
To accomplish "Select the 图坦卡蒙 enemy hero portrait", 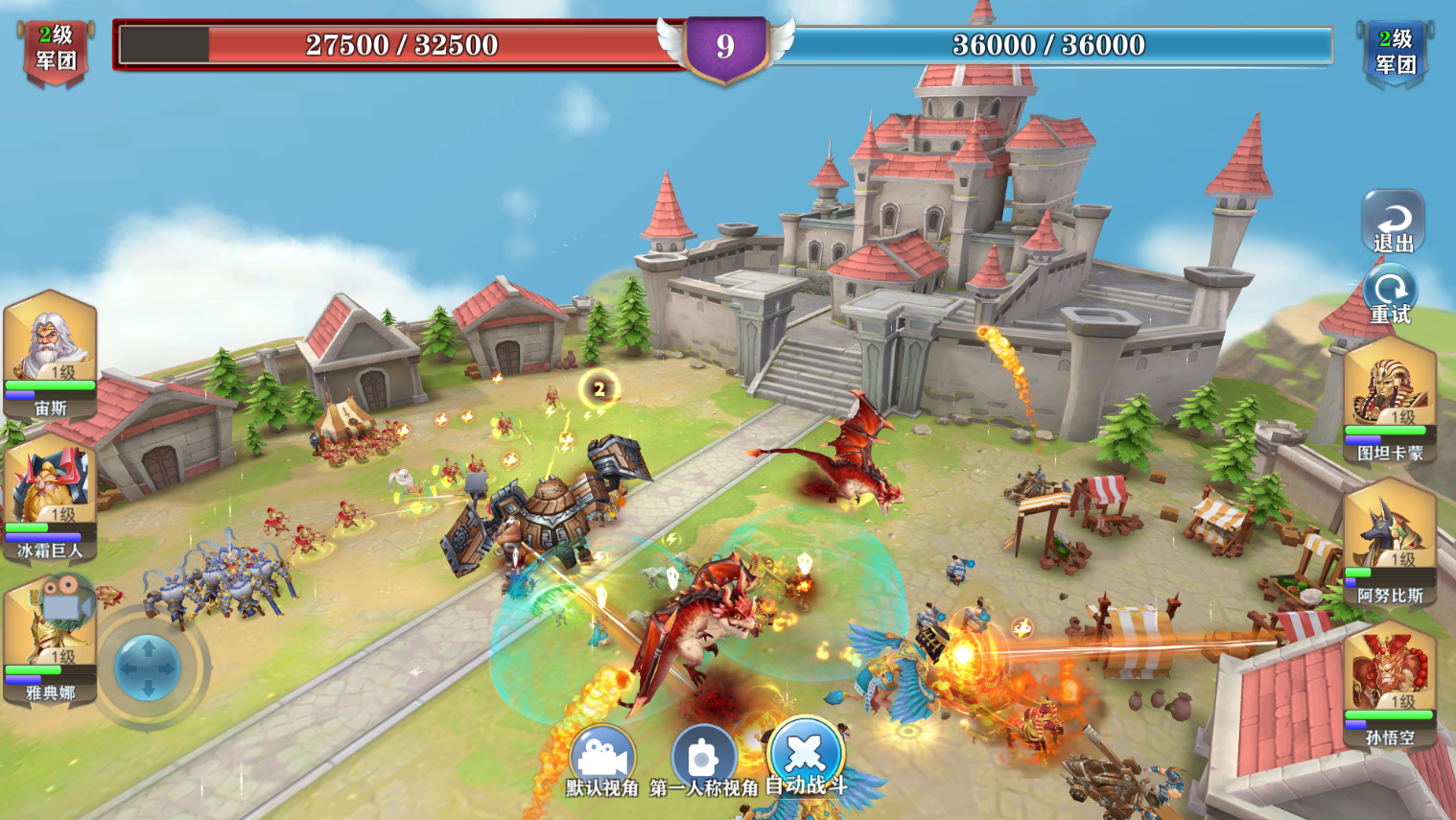I will (1389, 398).
